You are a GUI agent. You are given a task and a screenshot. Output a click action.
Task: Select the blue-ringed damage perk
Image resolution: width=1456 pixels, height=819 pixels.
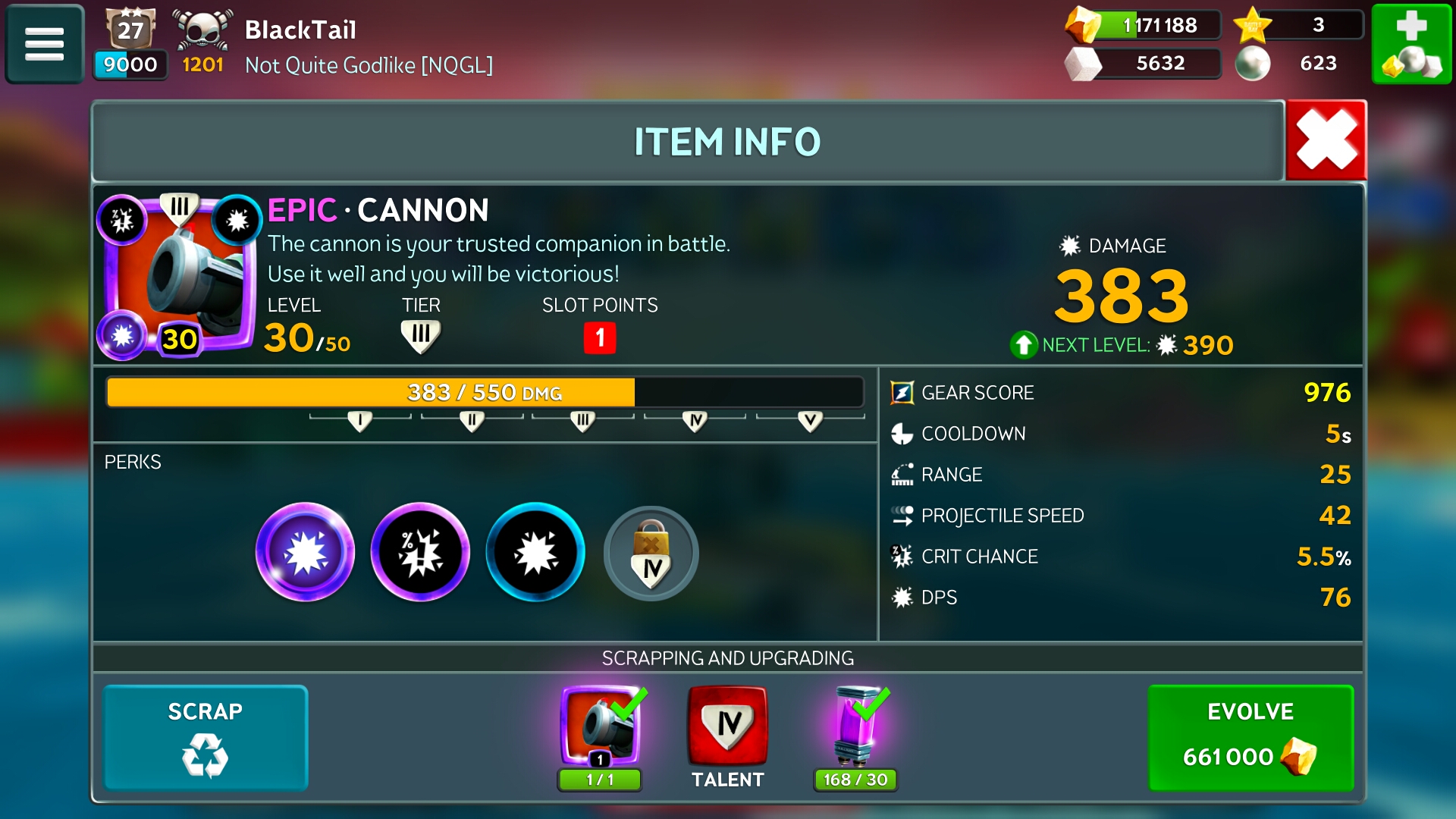point(535,552)
